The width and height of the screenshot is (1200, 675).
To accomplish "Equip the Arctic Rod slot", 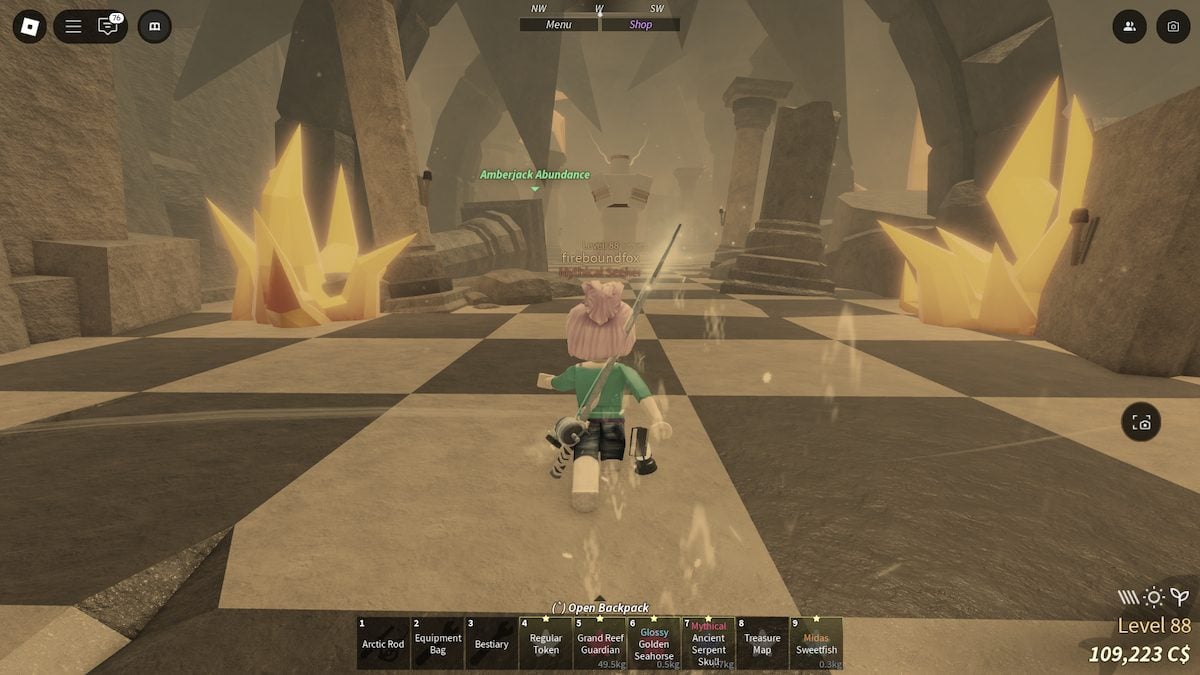I will (x=383, y=643).
